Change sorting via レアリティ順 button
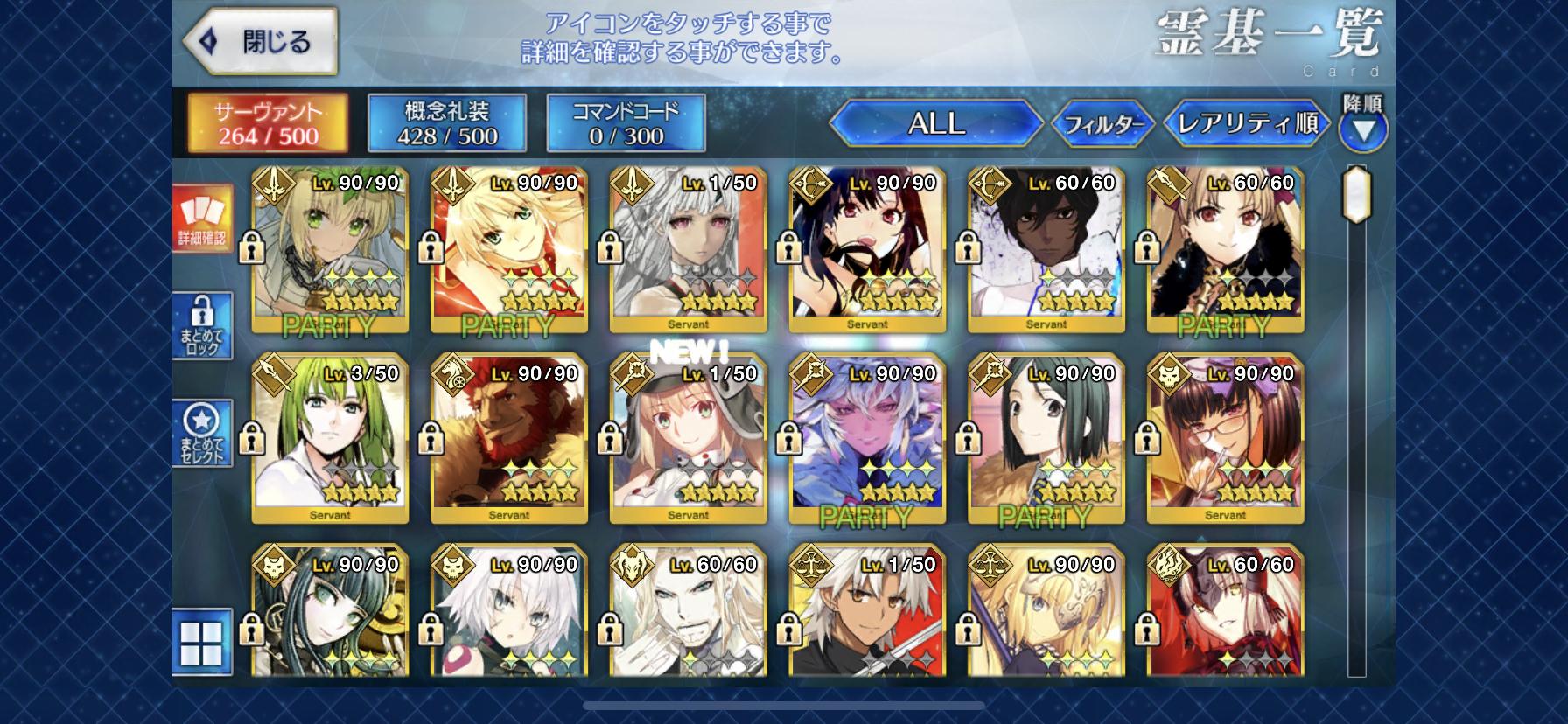 (1248, 123)
